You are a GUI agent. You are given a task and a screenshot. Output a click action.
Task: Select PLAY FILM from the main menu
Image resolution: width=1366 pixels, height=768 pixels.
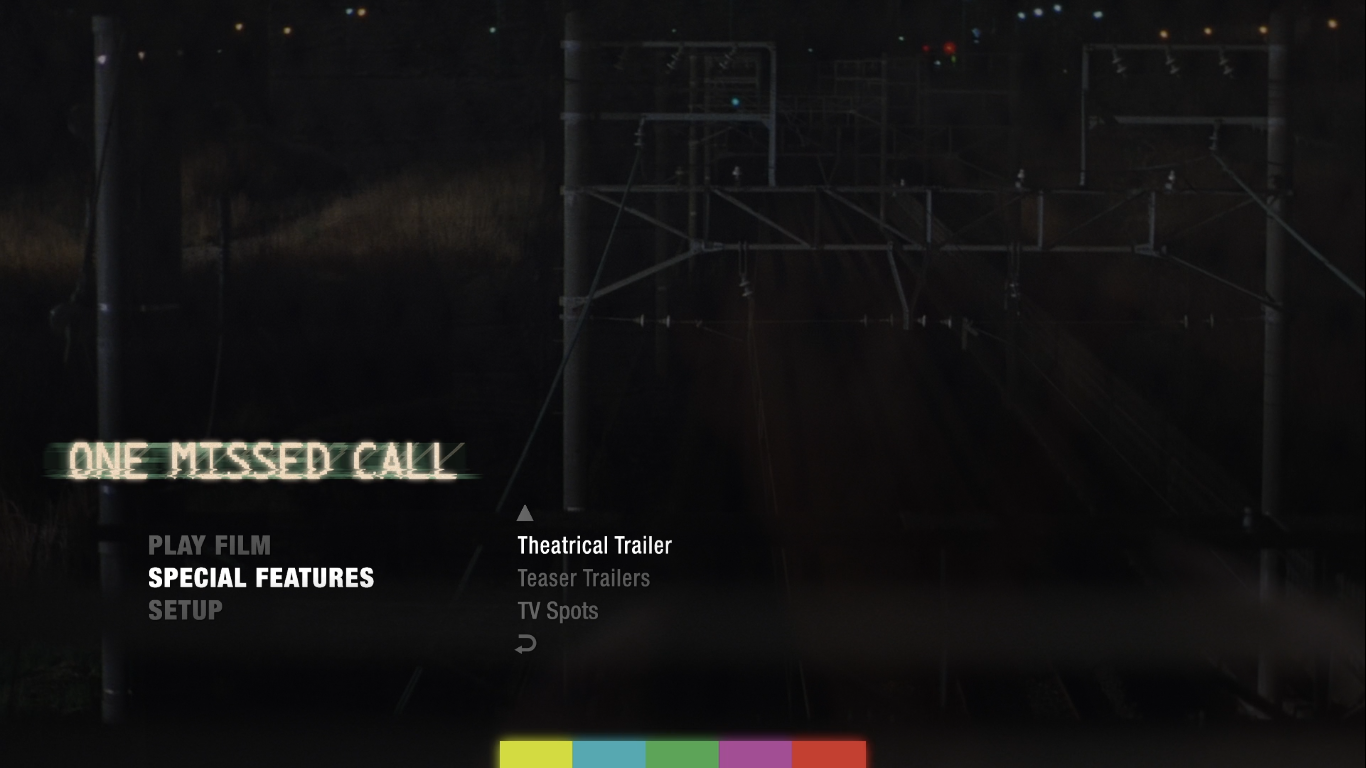coord(209,545)
